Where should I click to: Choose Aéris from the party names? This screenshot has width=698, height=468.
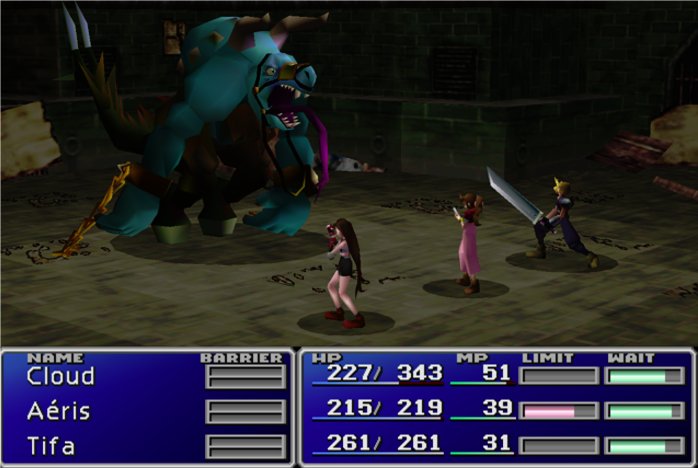click(58, 411)
